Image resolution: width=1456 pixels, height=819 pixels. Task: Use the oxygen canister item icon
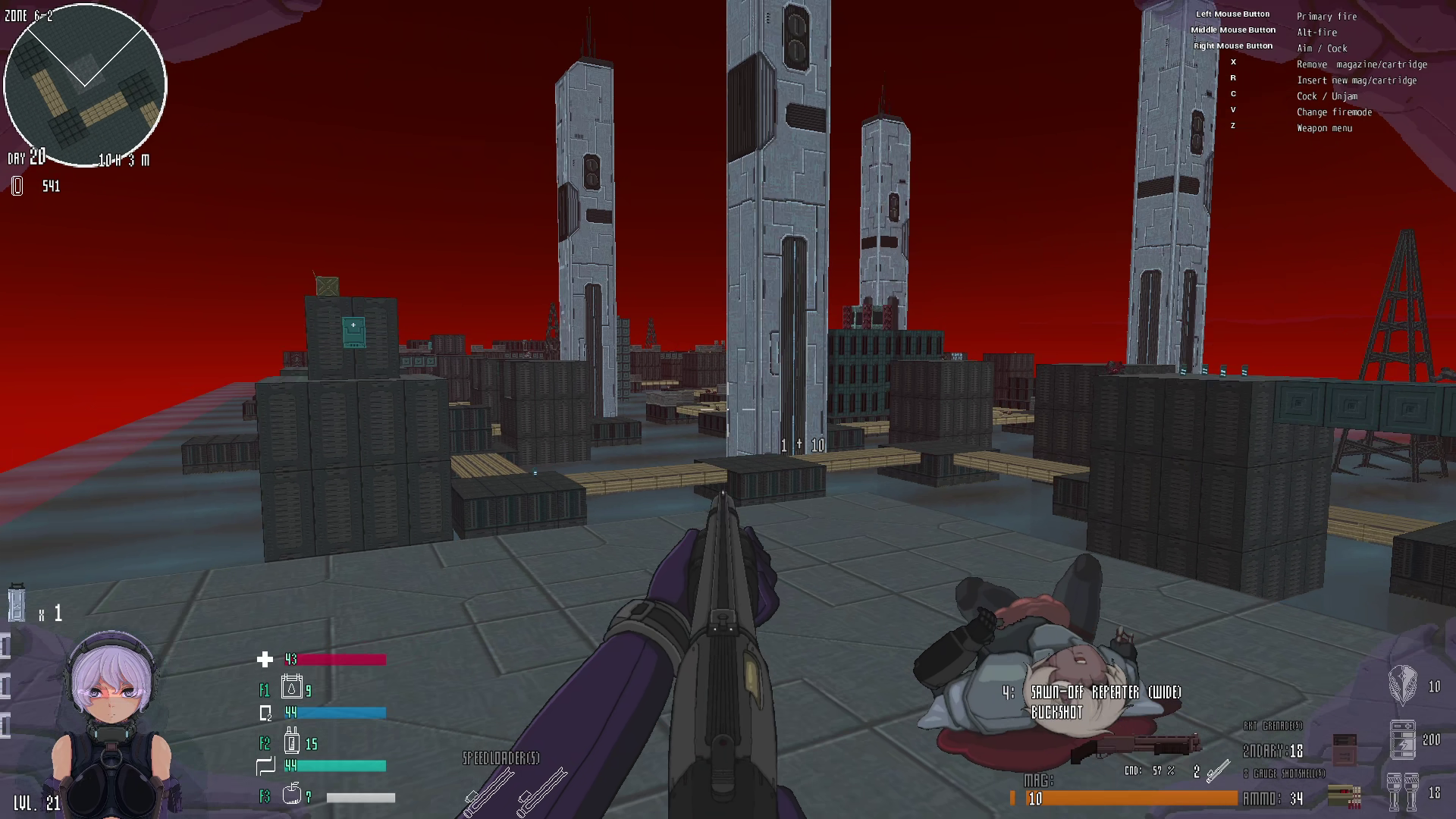pyautogui.click(x=292, y=740)
